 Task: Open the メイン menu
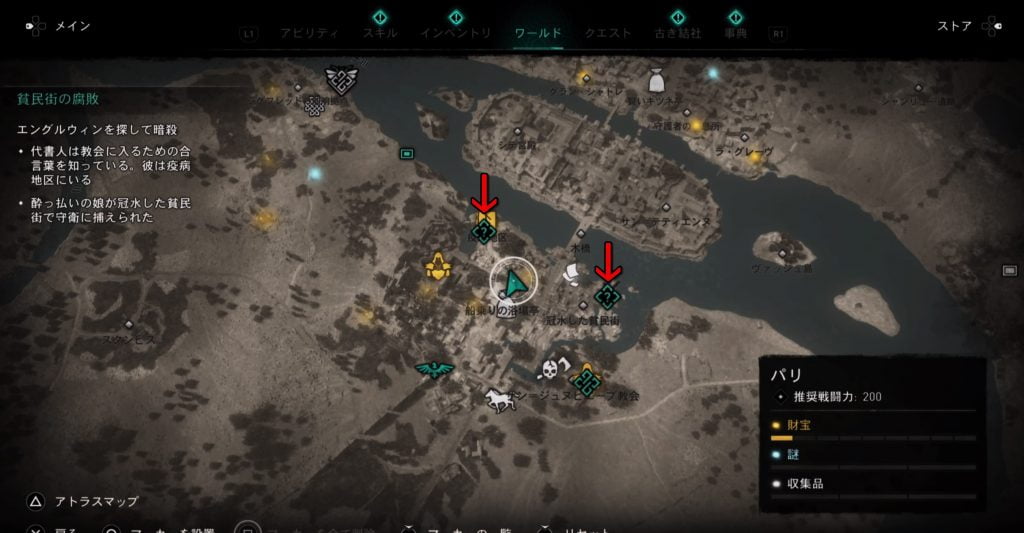point(70,26)
